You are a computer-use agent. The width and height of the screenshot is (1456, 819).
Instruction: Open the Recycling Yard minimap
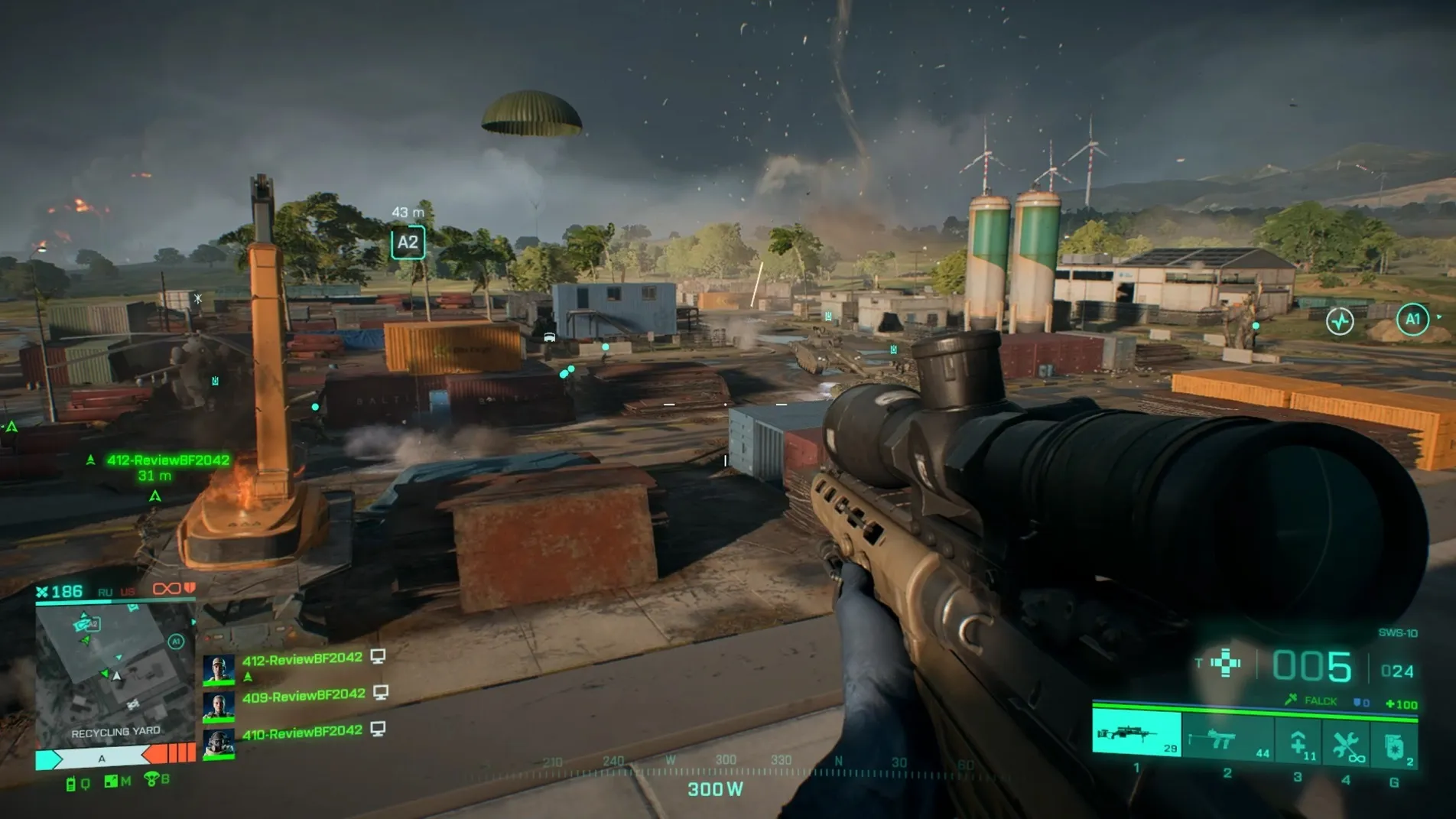pos(114,671)
